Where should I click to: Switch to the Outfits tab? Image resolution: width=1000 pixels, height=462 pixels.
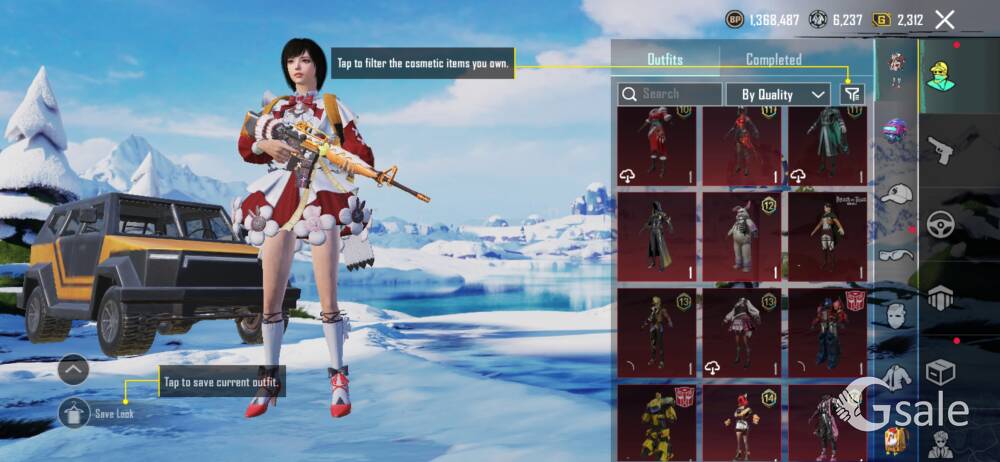point(665,60)
